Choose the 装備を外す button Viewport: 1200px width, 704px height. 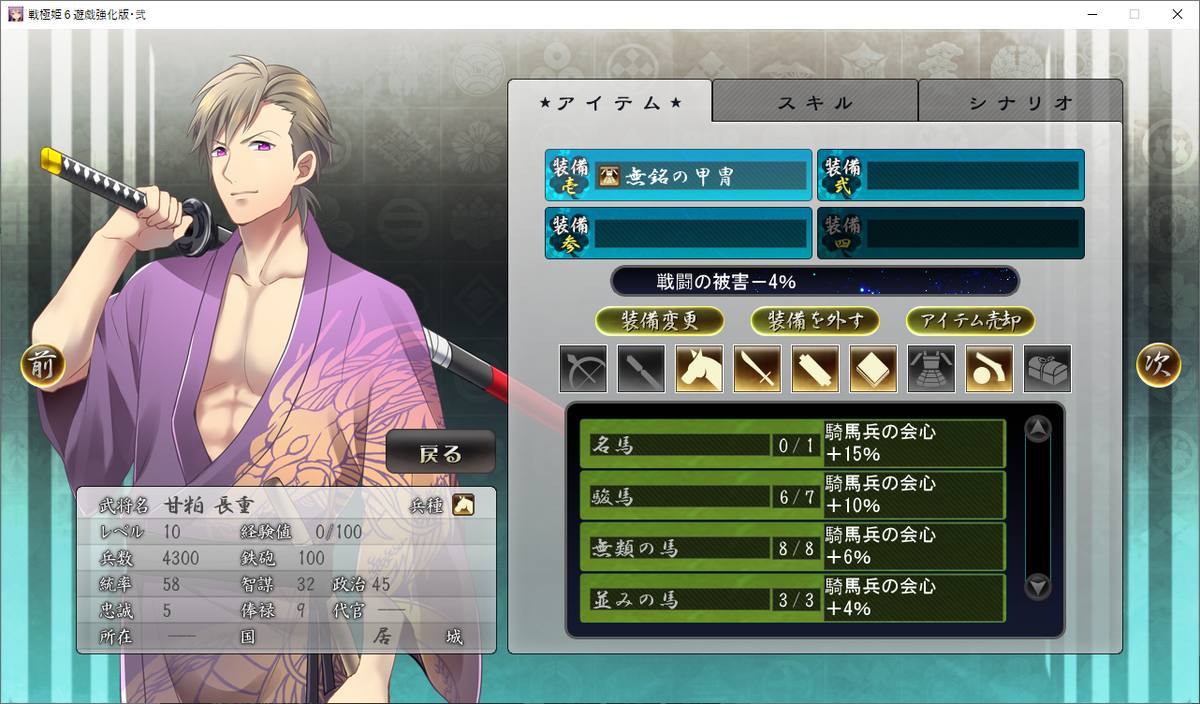[815, 320]
